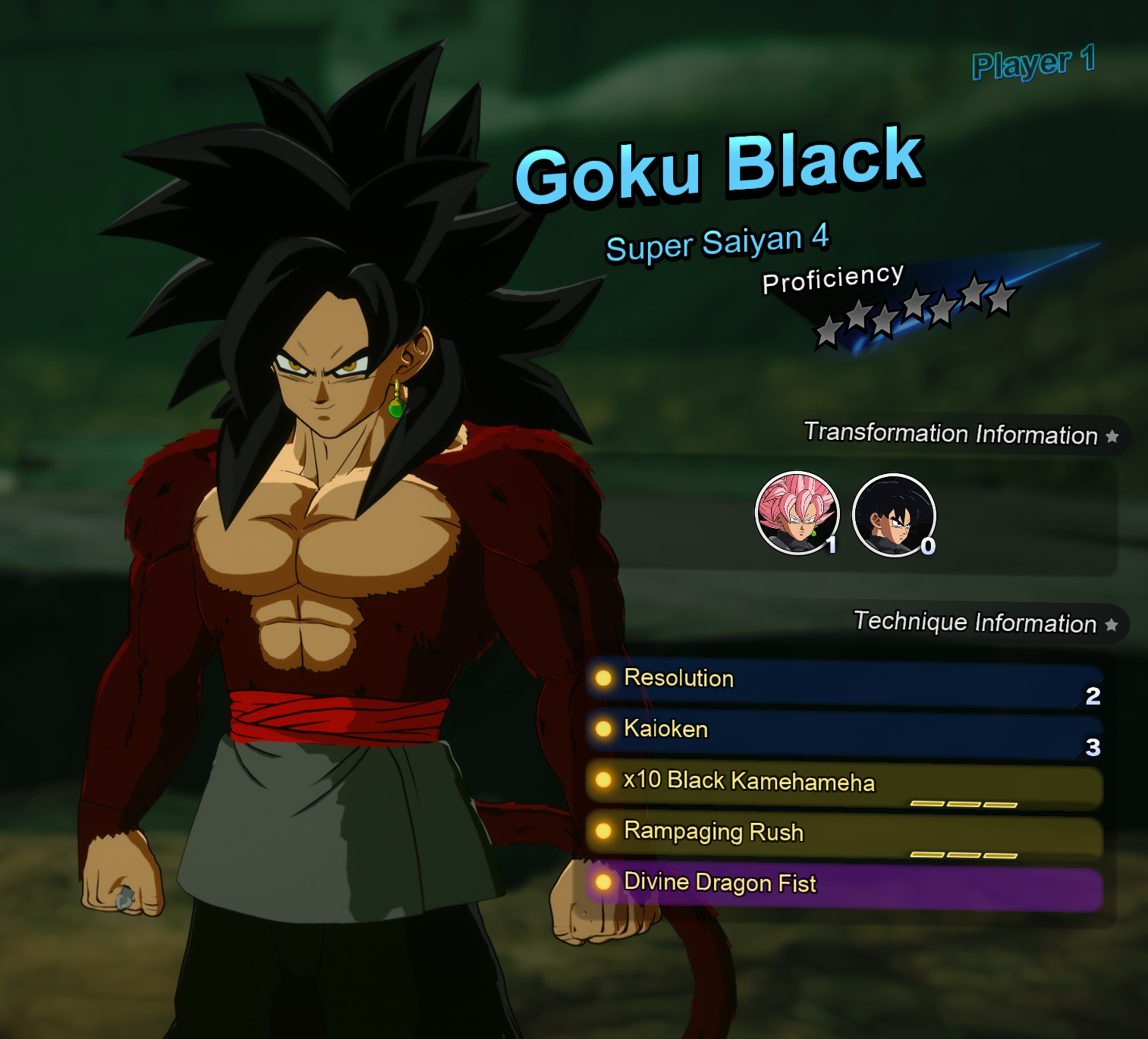Open the Super Saiyan 4 form entry
Image resolution: width=1148 pixels, height=1039 pixels.
pos(719,243)
